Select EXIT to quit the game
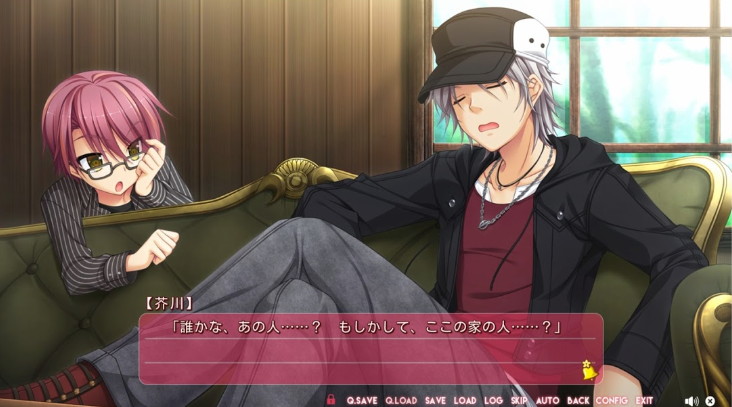 click(x=644, y=401)
